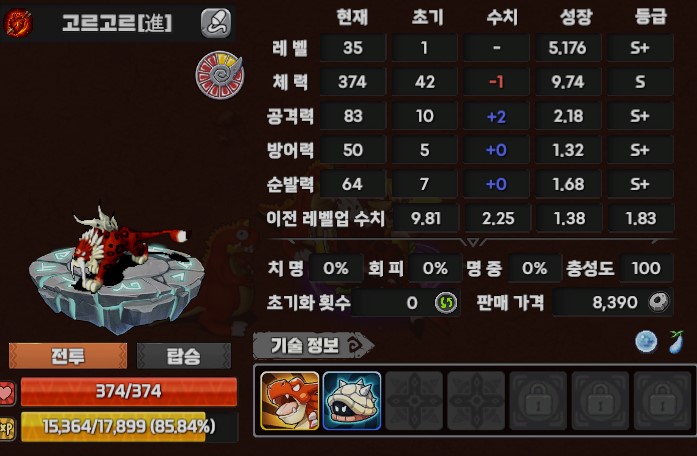697x456 pixels.
Task: Select the spiked shell skill icon
Action: (x=351, y=401)
